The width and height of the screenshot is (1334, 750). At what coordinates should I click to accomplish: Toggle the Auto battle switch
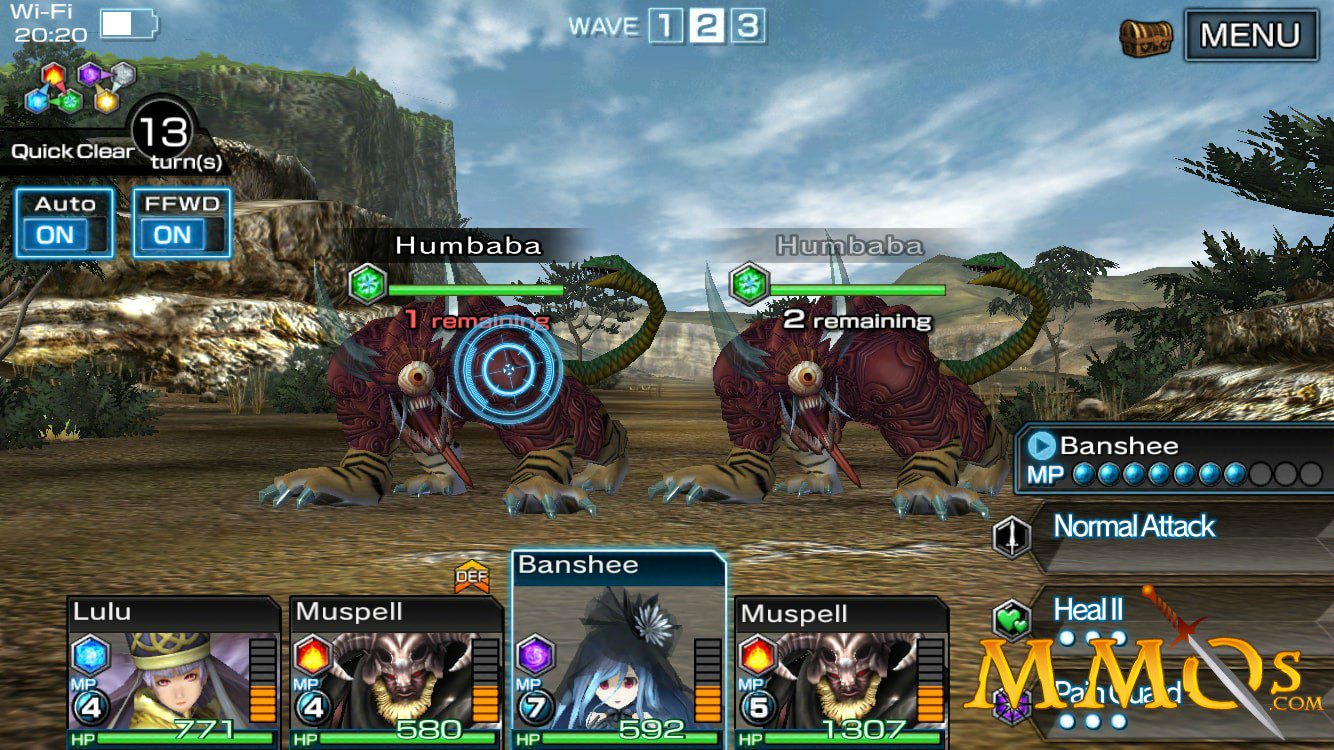pos(64,222)
